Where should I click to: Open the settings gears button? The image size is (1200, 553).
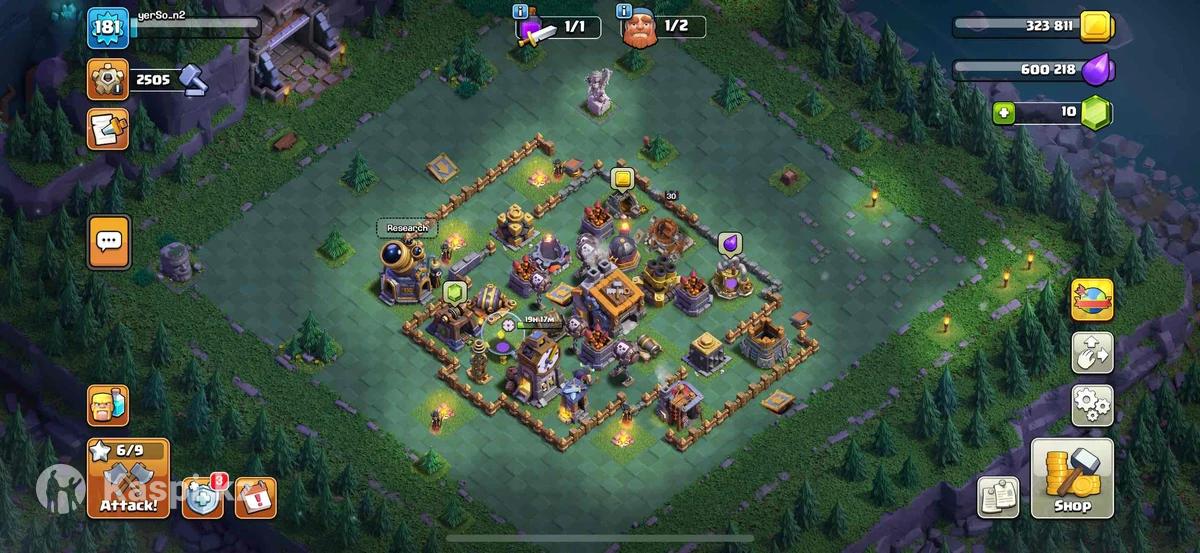(x=1092, y=405)
